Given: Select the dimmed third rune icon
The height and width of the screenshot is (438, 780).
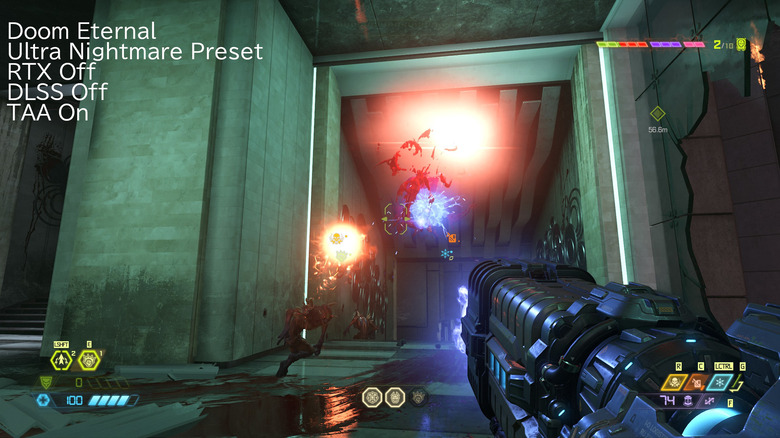Looking at the screenshot, I should point(418,397).
